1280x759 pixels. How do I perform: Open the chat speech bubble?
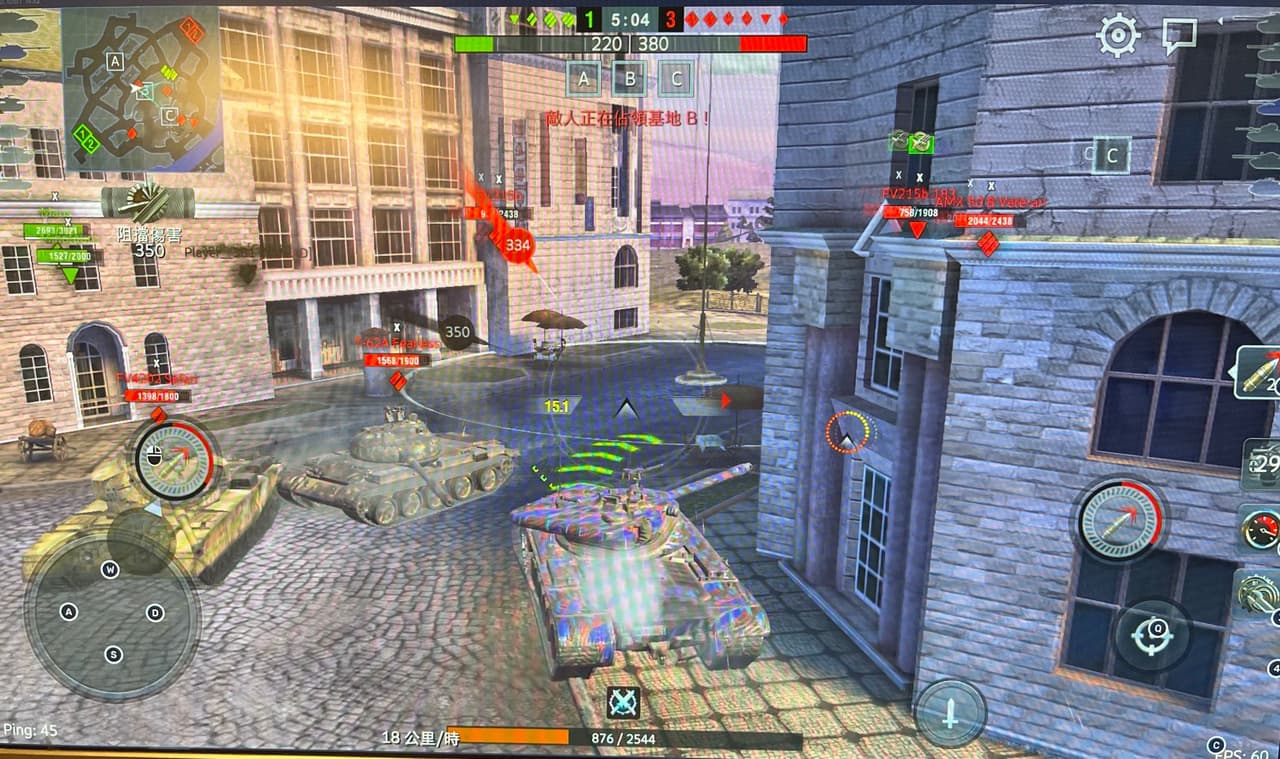1179,37
